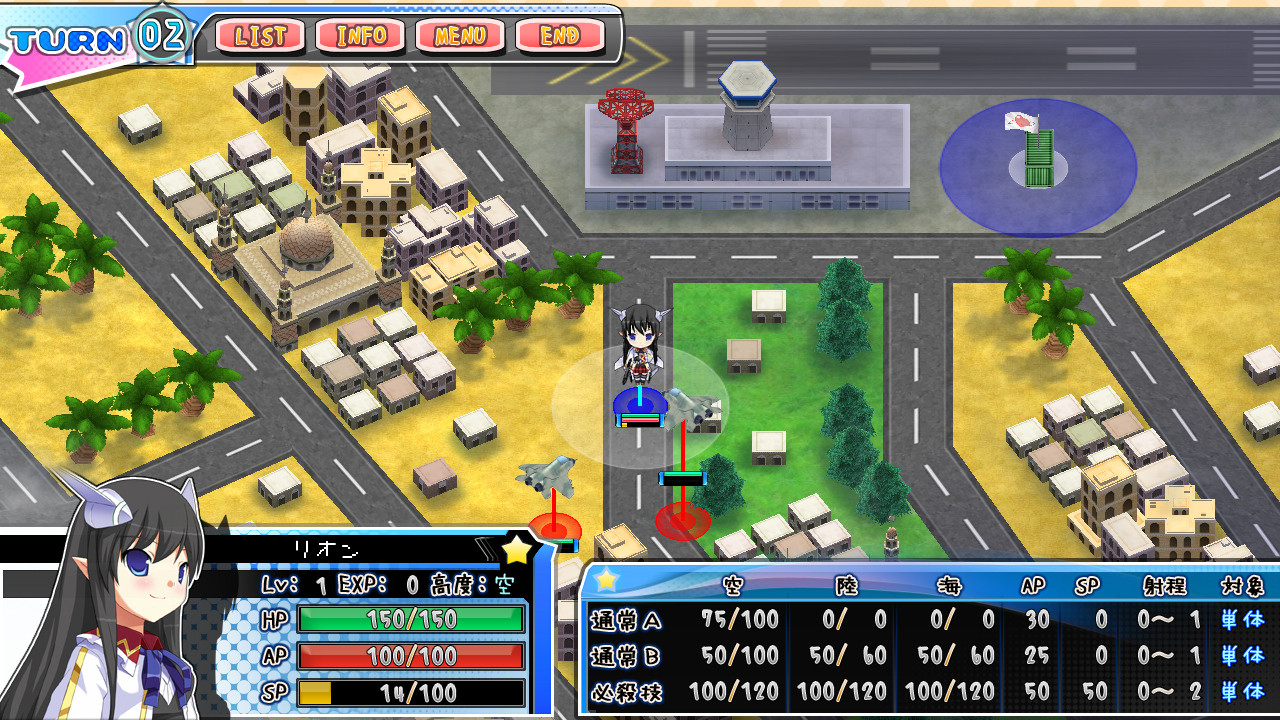Choose the 通常B attack row
This screenshot has height=720, width=1280.
coord(926,656)
